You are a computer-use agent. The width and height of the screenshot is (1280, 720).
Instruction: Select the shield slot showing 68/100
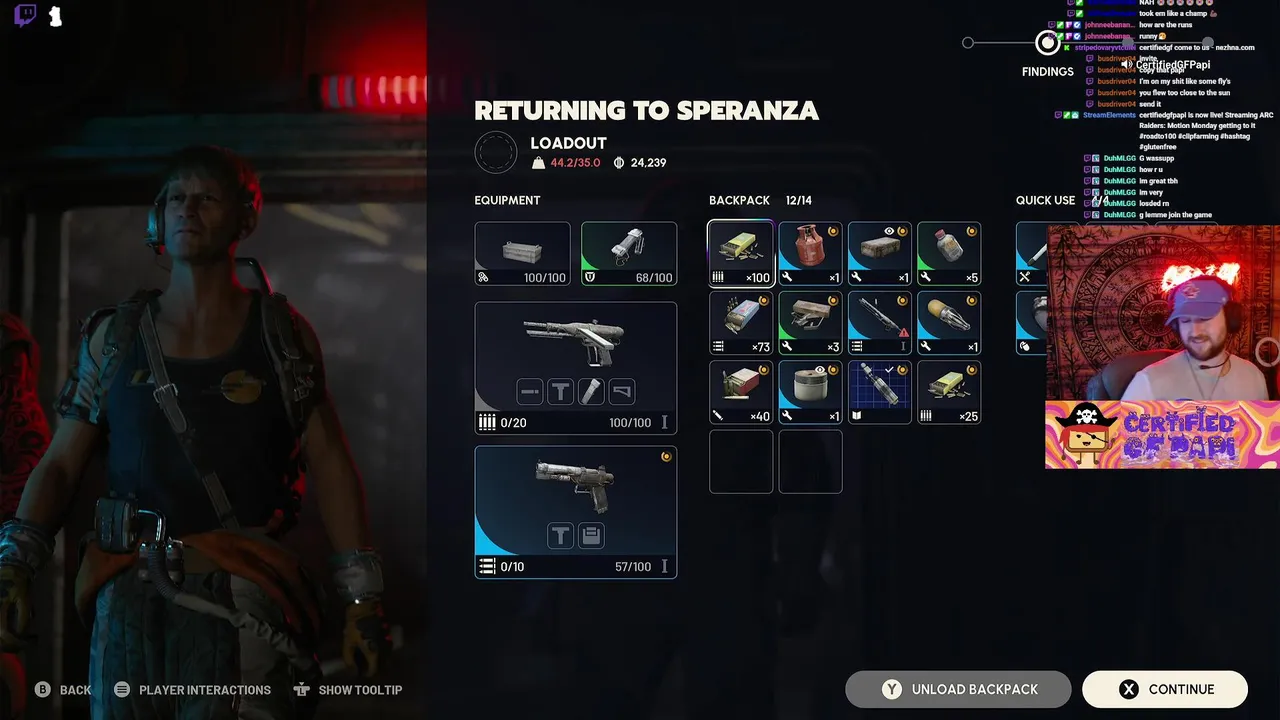628,254
